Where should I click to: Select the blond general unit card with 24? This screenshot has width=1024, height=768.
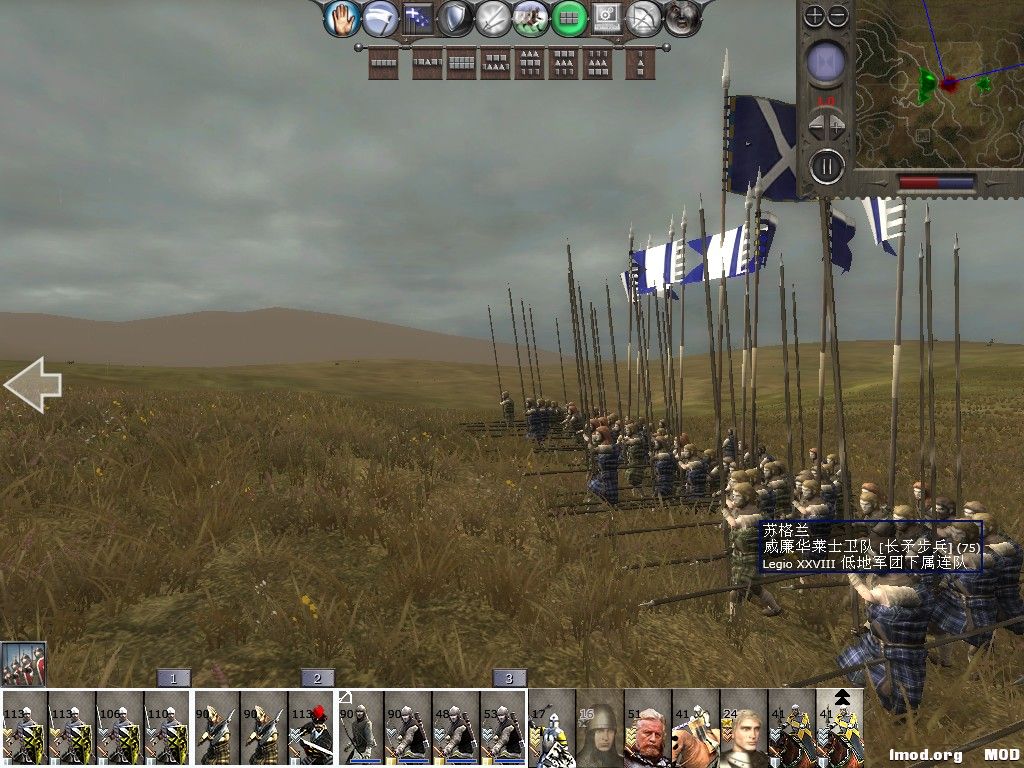[744, 728]
